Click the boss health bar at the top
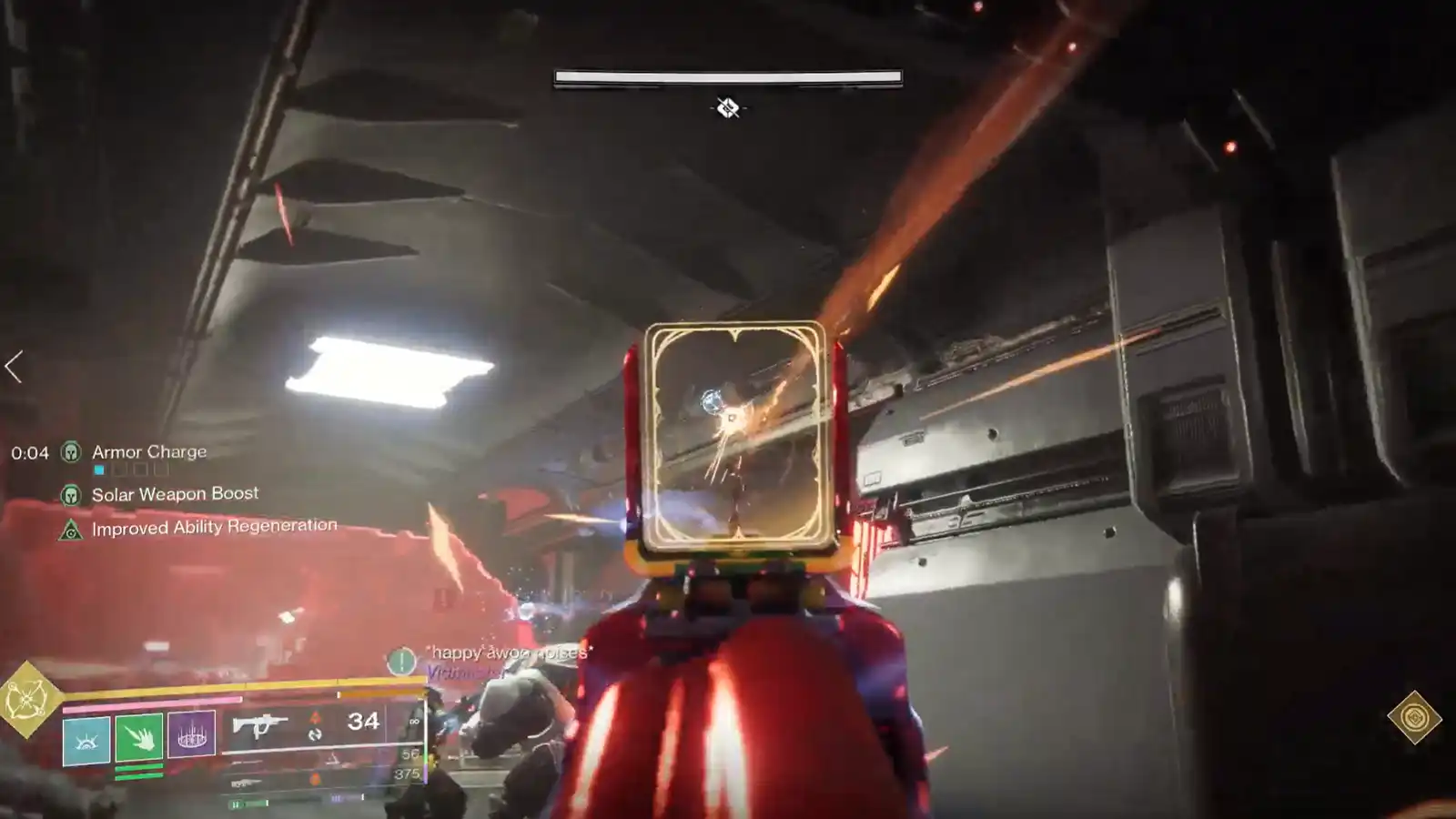The width and height of the screenshot is (1456, 819). [x=727, y=75]
